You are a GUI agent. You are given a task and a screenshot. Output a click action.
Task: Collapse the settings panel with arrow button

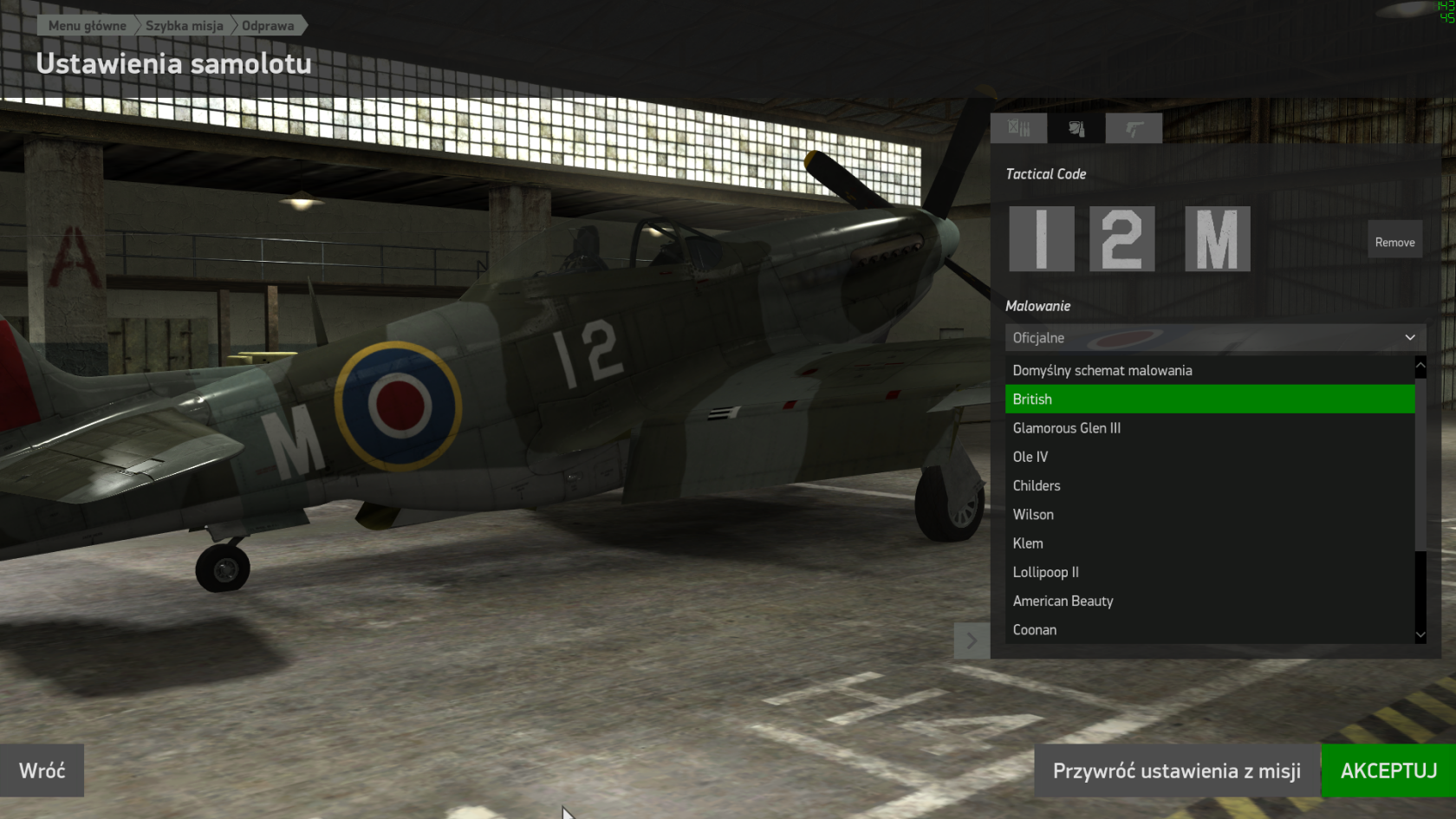point(972,640)
